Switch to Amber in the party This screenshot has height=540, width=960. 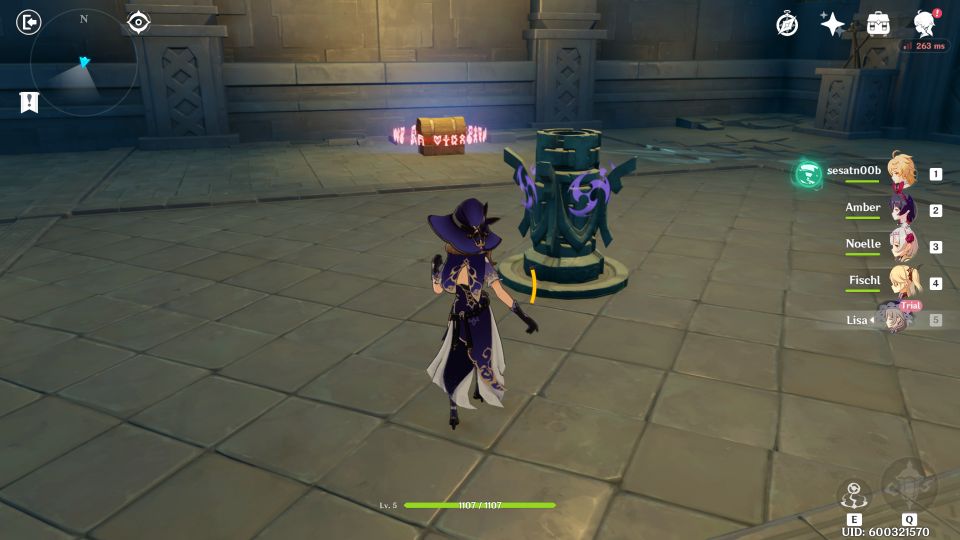pyautogui.click(x=902, y=210)
